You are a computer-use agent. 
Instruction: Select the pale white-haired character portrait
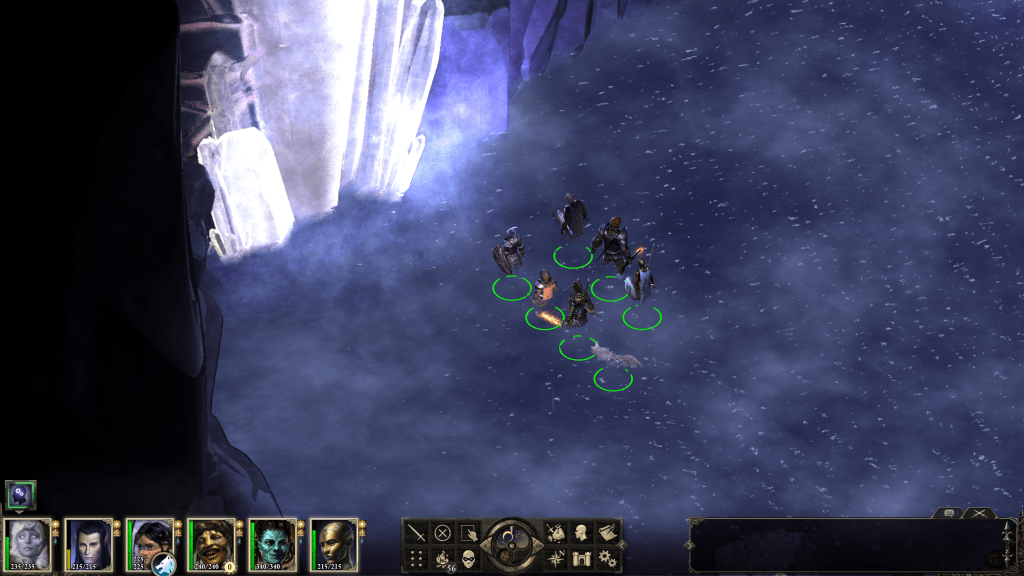coord(28,544)
